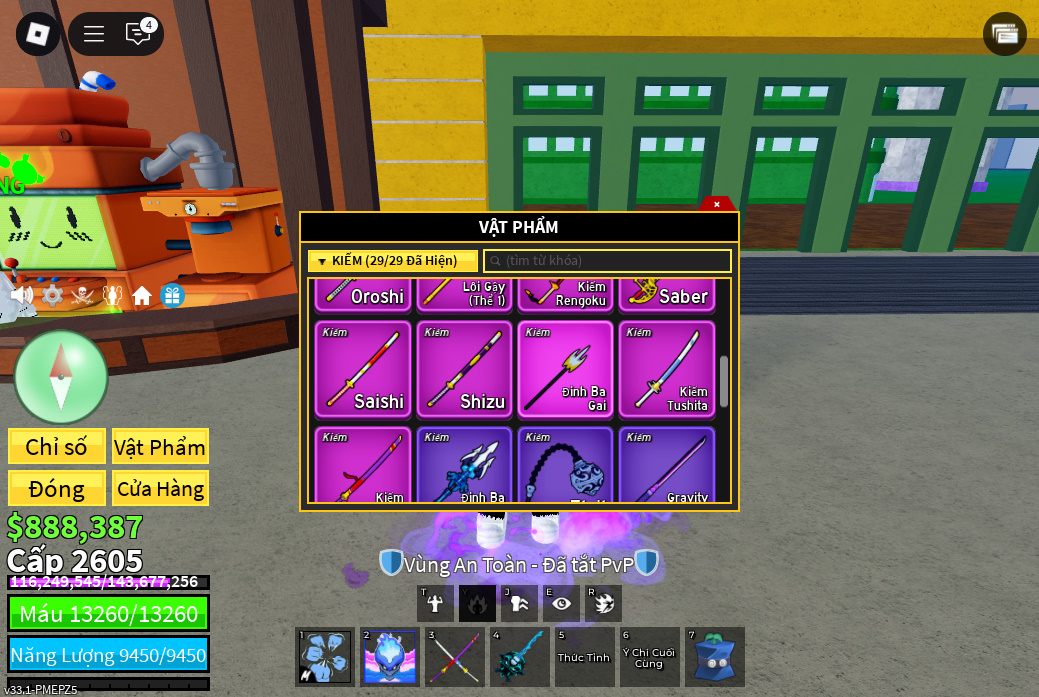Toggle the sound speaker icon
This screenshot has height=697, width=1039.
[22, 295]
